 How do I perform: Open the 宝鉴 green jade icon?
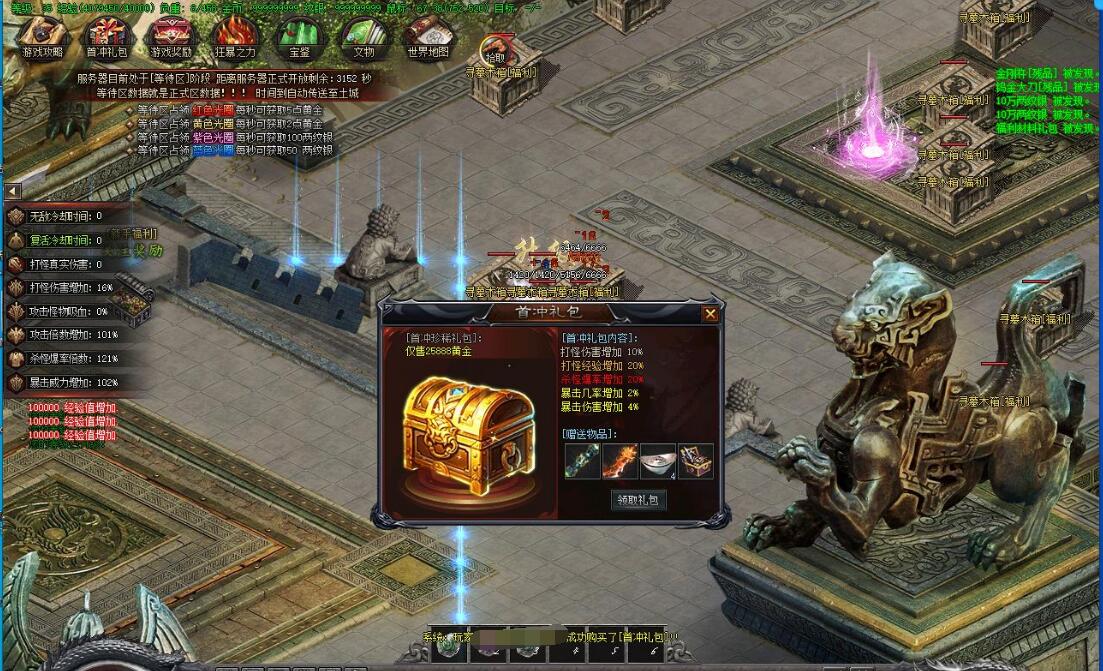tap(299, 38)
